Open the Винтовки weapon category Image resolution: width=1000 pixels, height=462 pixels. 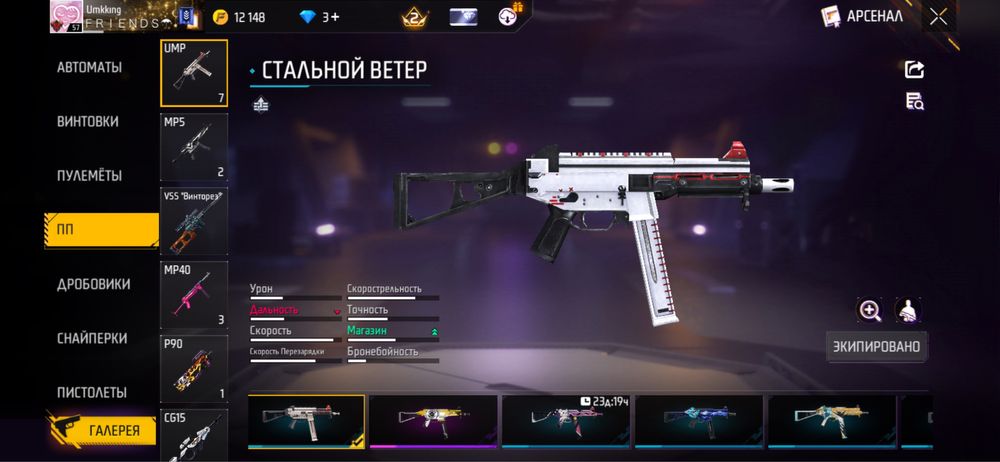88,121
